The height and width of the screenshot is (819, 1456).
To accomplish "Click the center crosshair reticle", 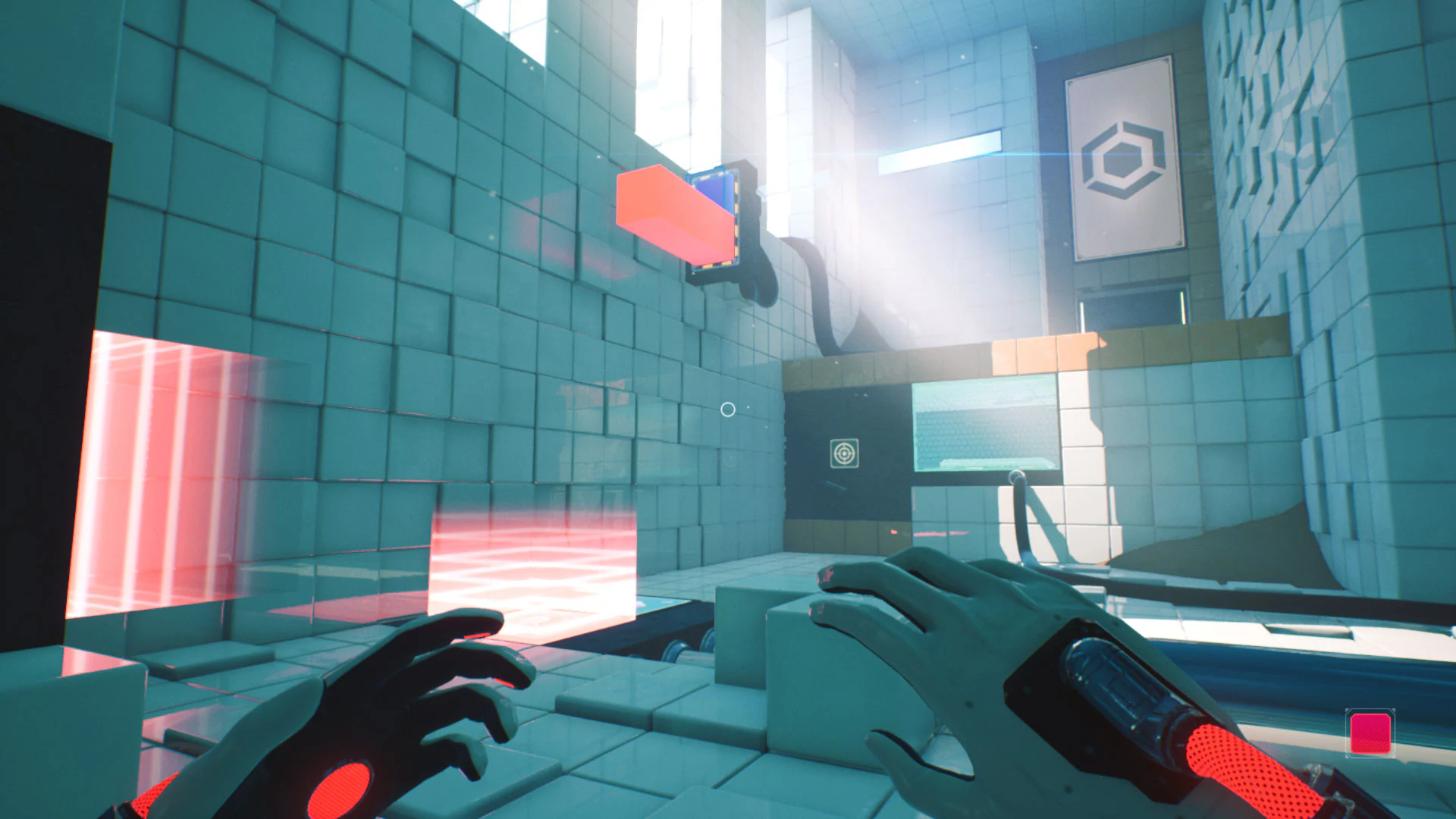I will coord(727,409).
